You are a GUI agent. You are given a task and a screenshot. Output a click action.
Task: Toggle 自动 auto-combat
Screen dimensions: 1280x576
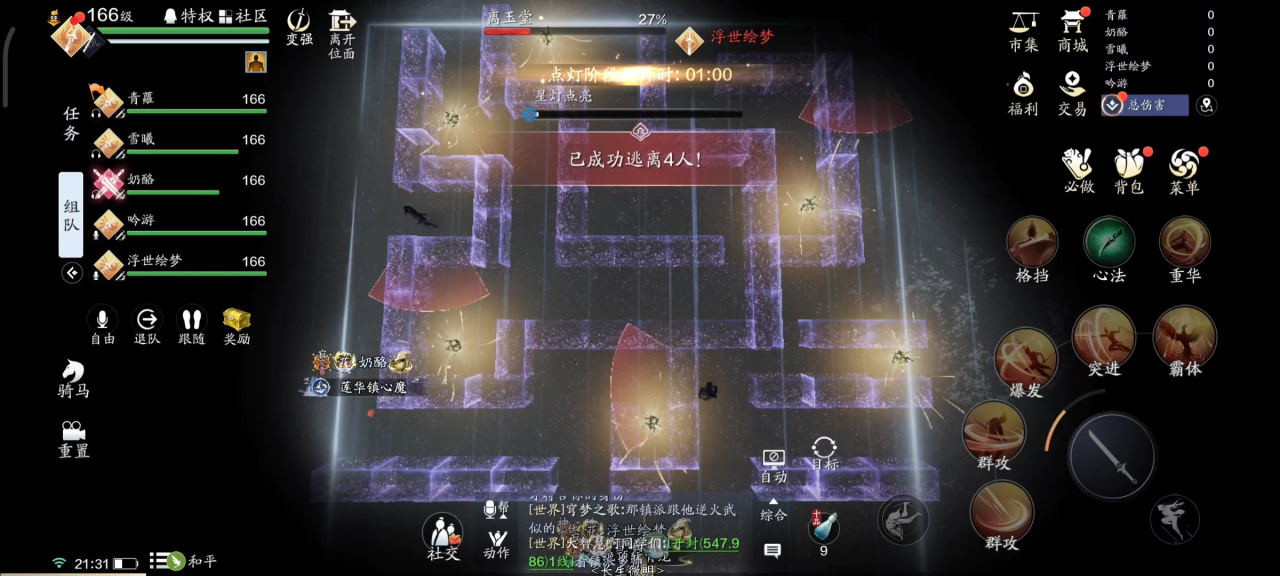773,464
